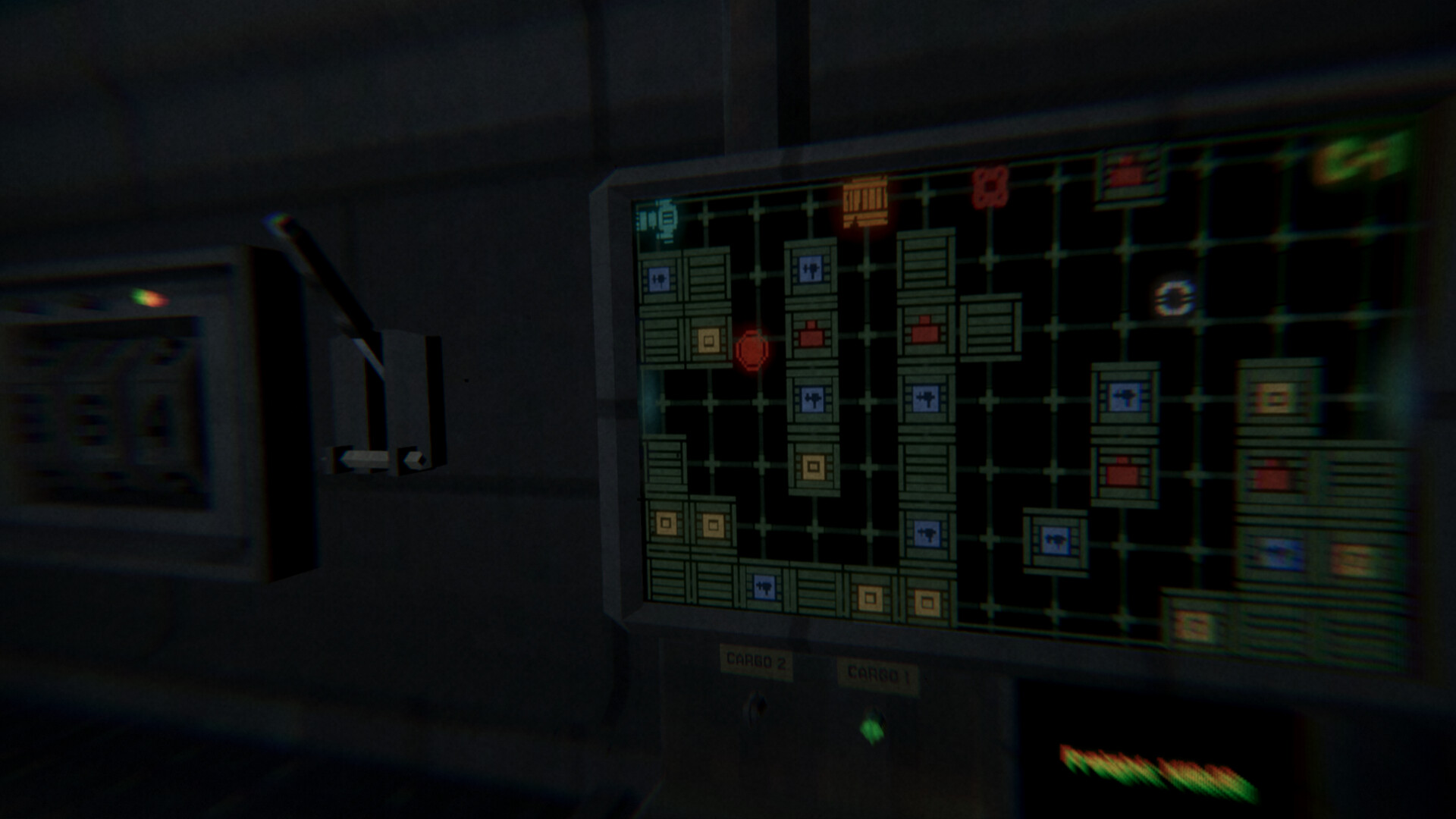
Task: Click the glowing red octagon marker on the grid
Action: [x=750, y=350]
